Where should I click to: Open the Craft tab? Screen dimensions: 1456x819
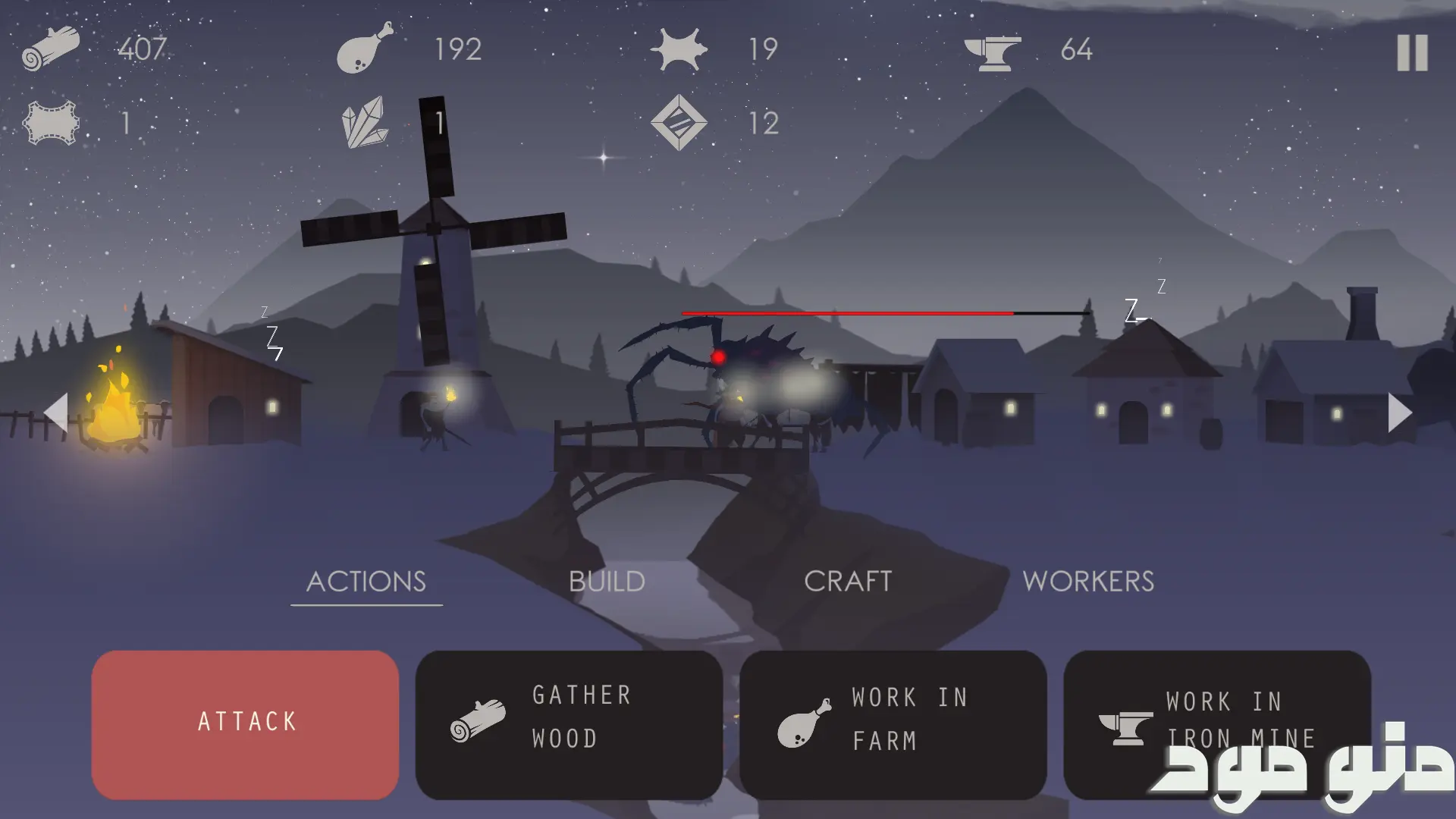coord(848,582)
